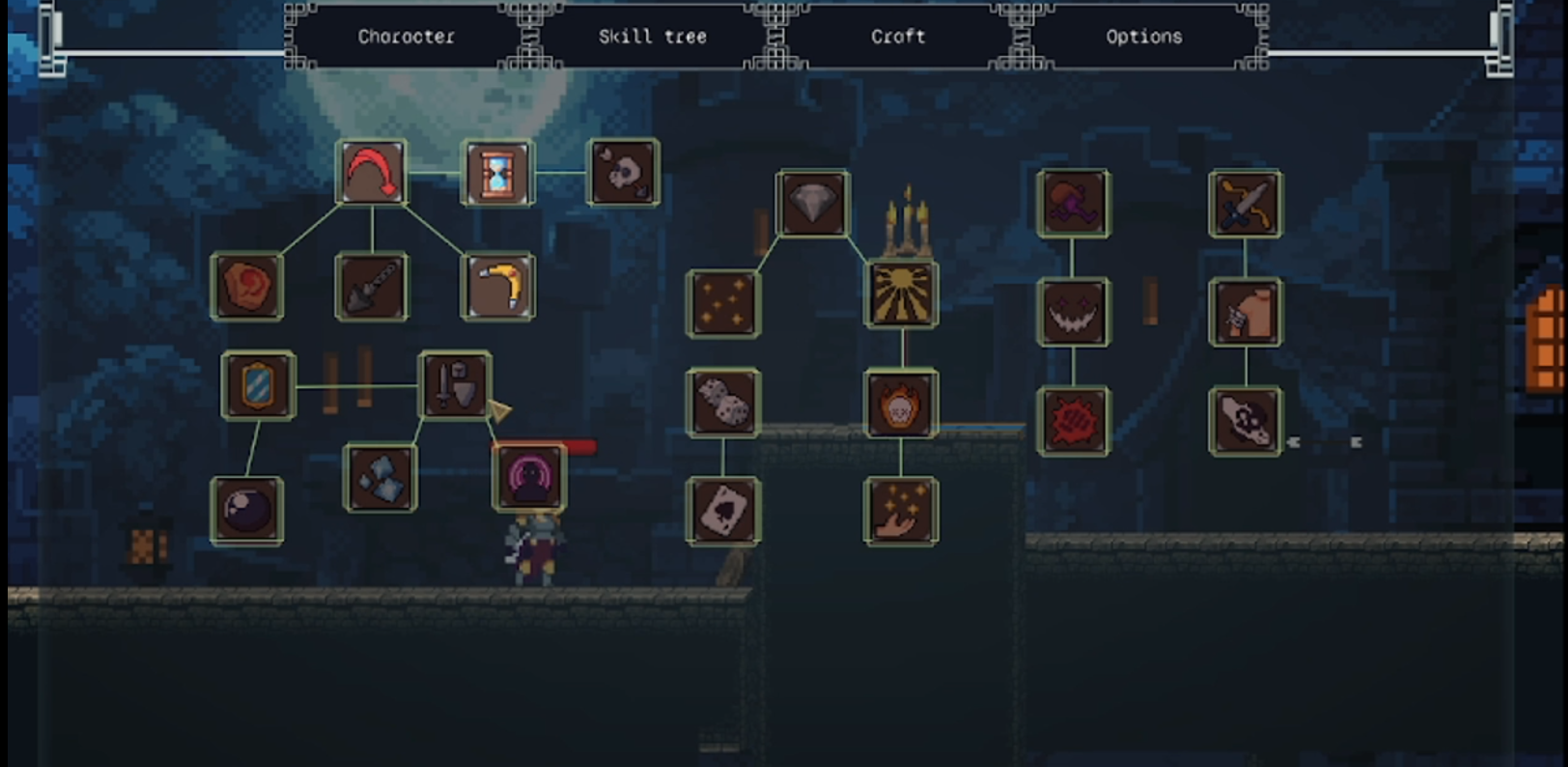
Task: Pick the boomerang skill node
Action: 496,287
